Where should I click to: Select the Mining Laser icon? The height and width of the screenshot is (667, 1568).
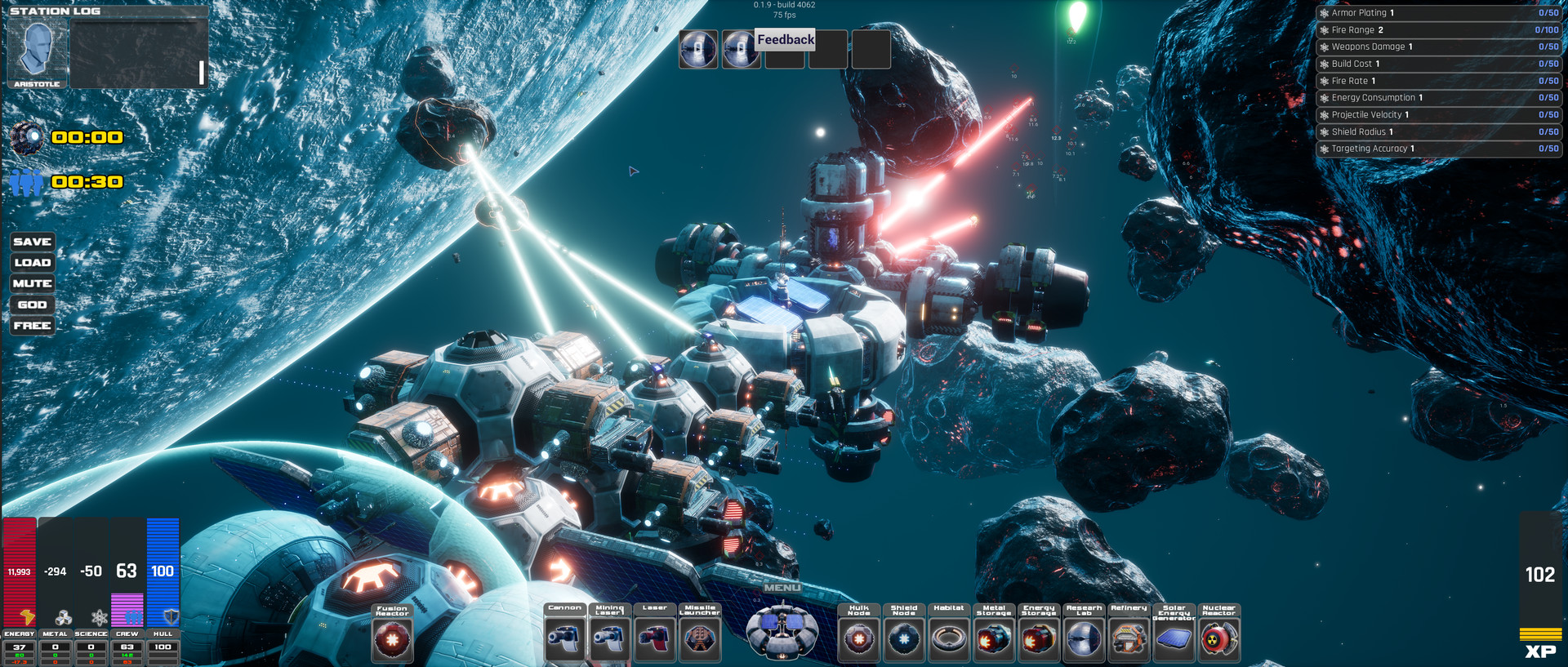pyautogui.click(x=609, y=639)
